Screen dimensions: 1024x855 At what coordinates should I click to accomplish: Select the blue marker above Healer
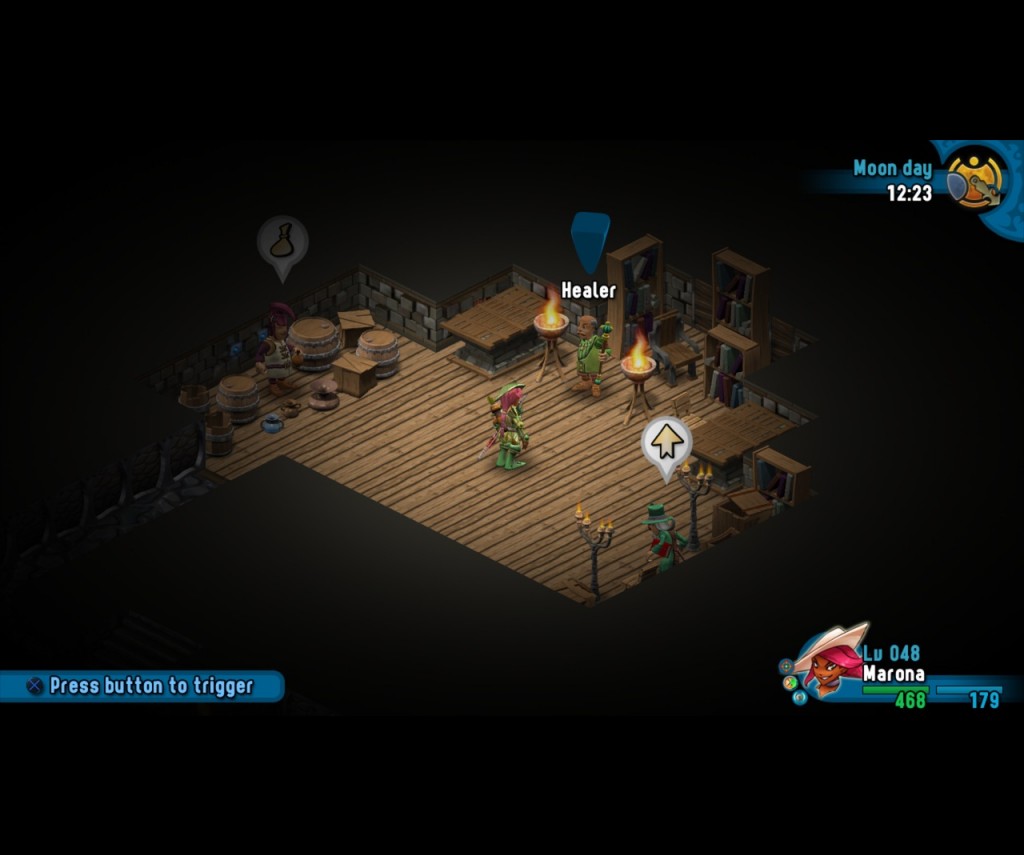589,240
